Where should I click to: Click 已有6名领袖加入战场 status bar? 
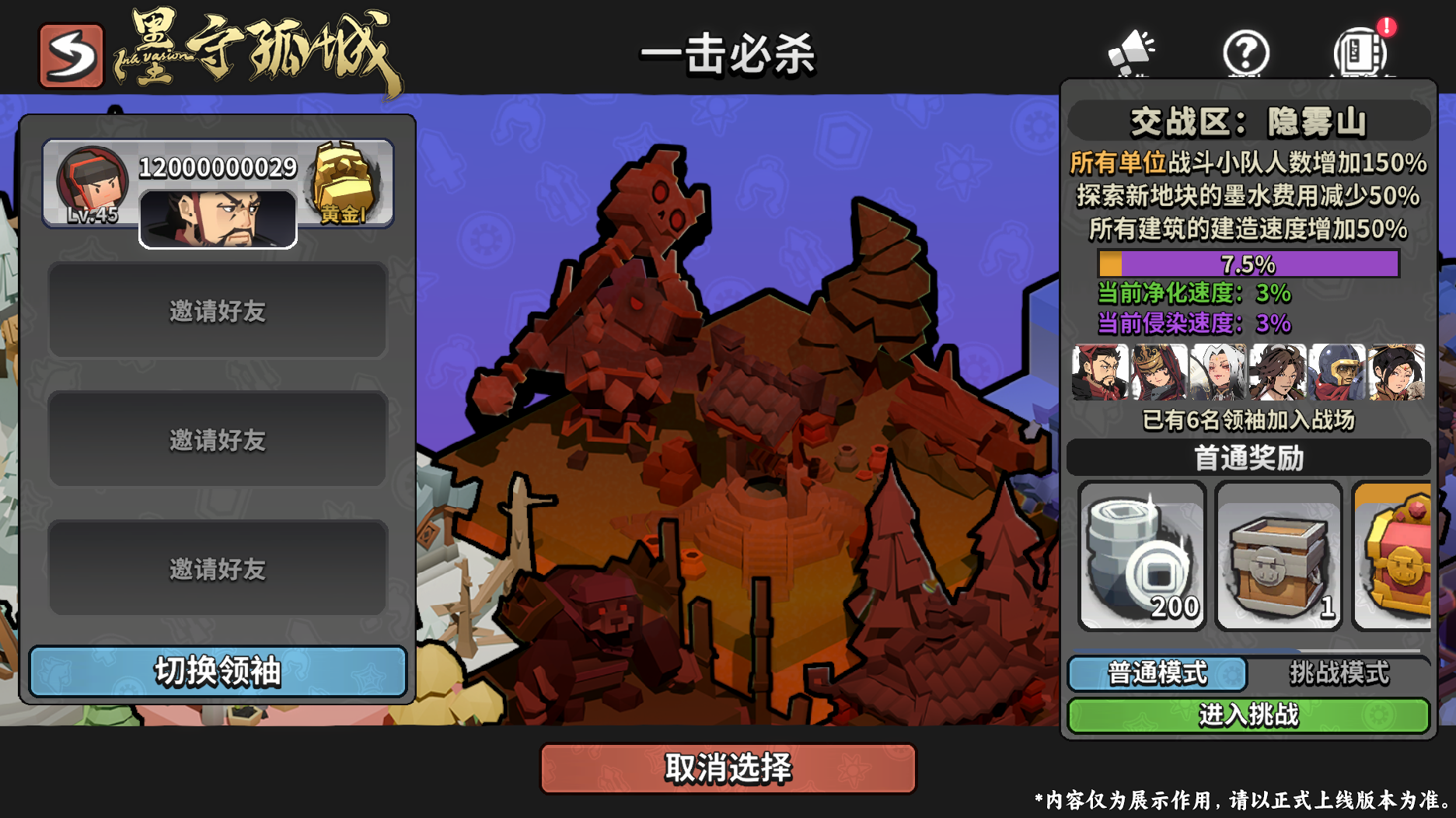(1248, 421)
